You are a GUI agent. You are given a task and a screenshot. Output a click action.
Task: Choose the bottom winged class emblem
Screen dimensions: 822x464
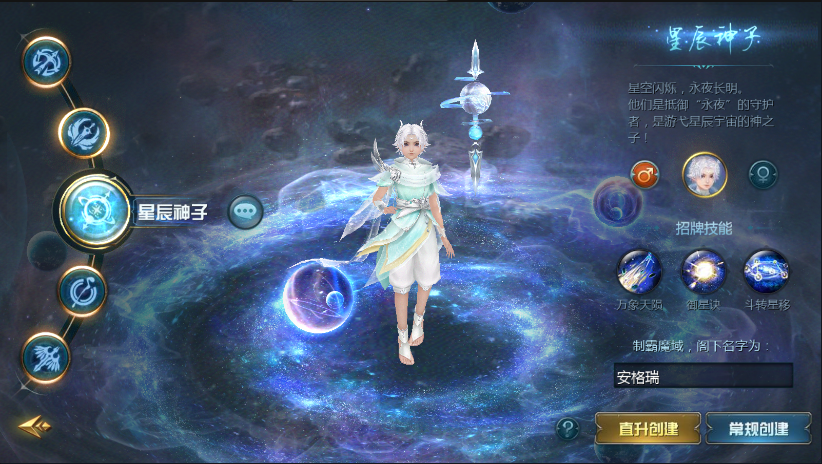coord(47,354)
